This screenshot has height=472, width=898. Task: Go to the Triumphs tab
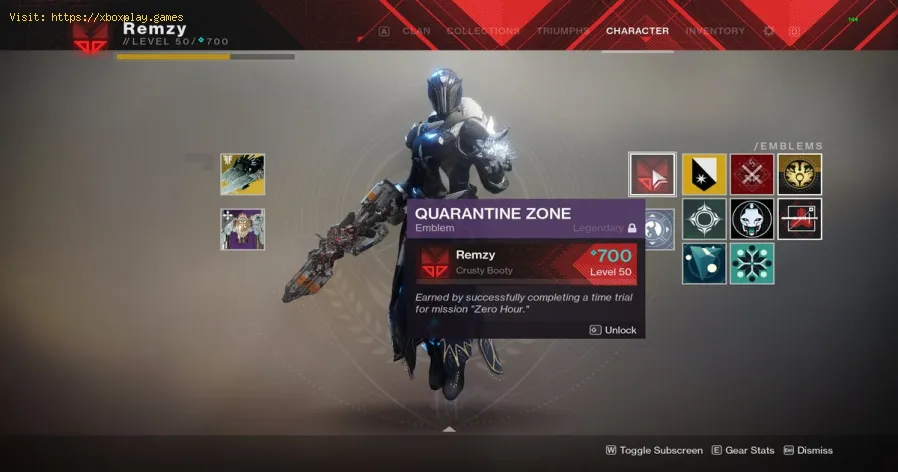click(x=563, y=31)
